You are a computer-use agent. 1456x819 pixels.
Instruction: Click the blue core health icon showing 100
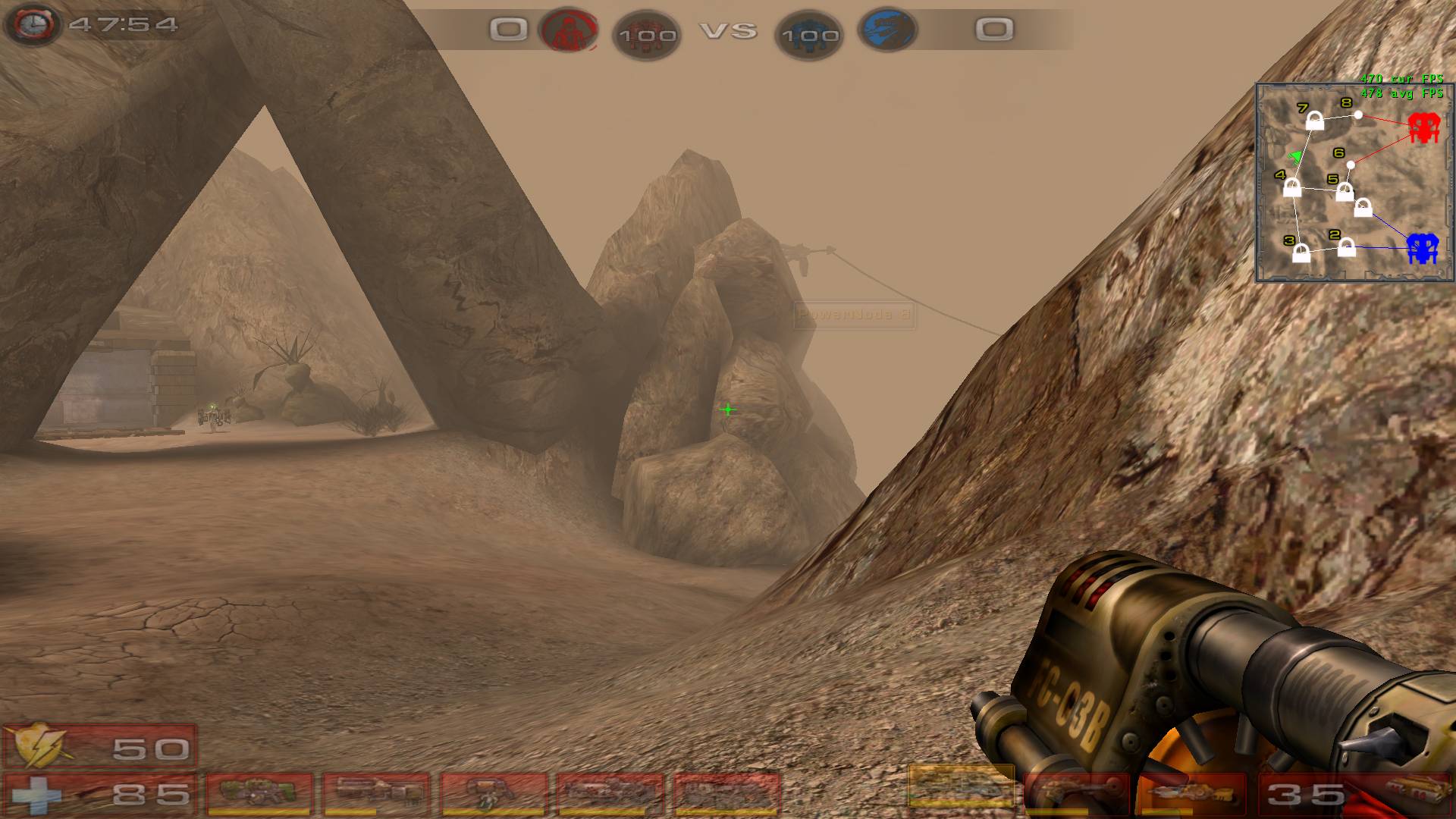809,35
